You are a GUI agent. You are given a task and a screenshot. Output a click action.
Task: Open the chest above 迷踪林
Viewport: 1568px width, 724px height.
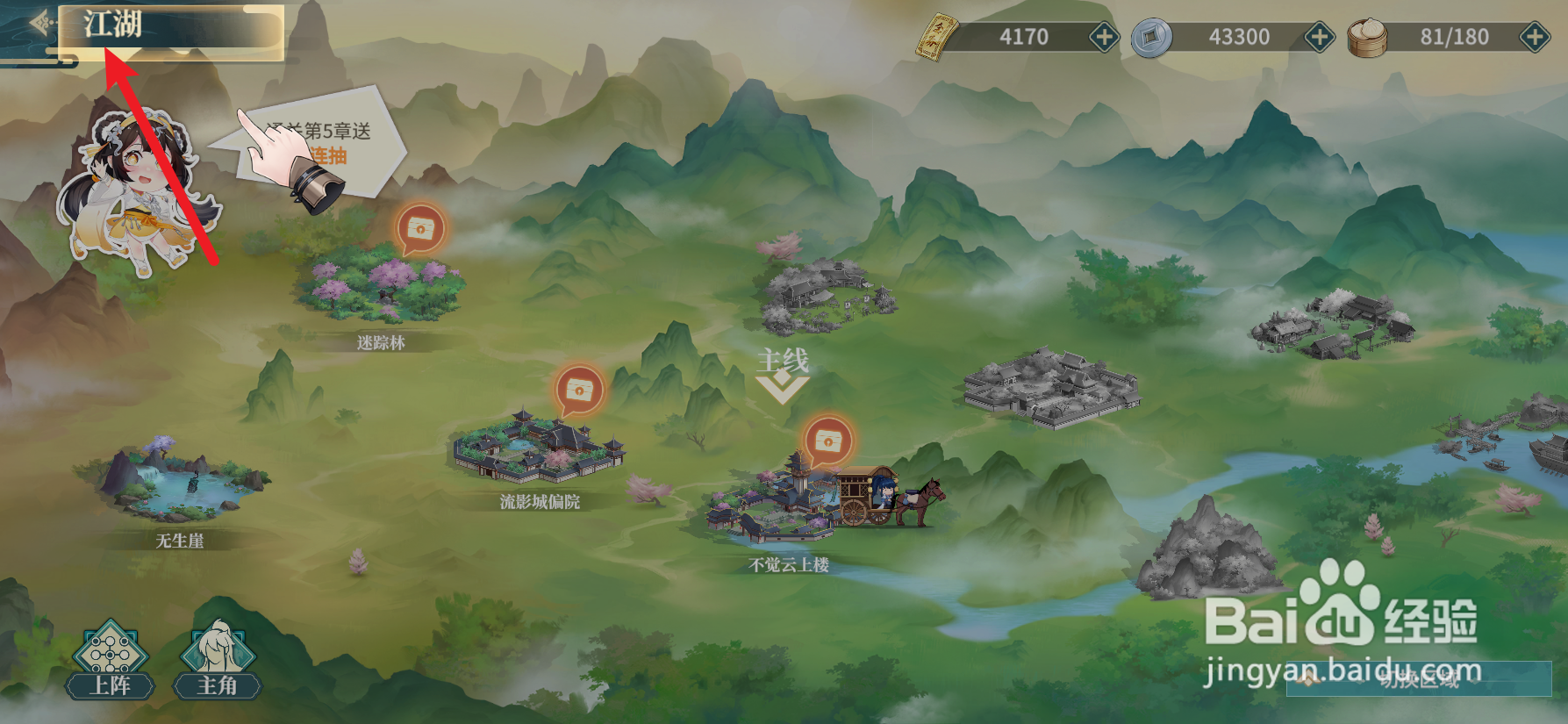pos(421,232)
